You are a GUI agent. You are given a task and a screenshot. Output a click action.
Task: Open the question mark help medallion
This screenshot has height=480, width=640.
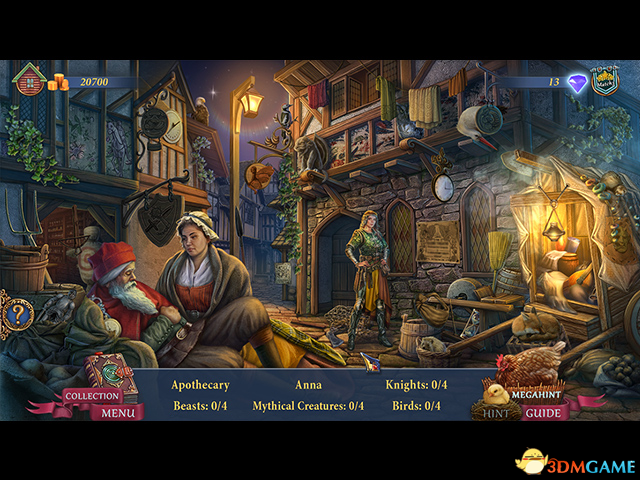point(18,314)
